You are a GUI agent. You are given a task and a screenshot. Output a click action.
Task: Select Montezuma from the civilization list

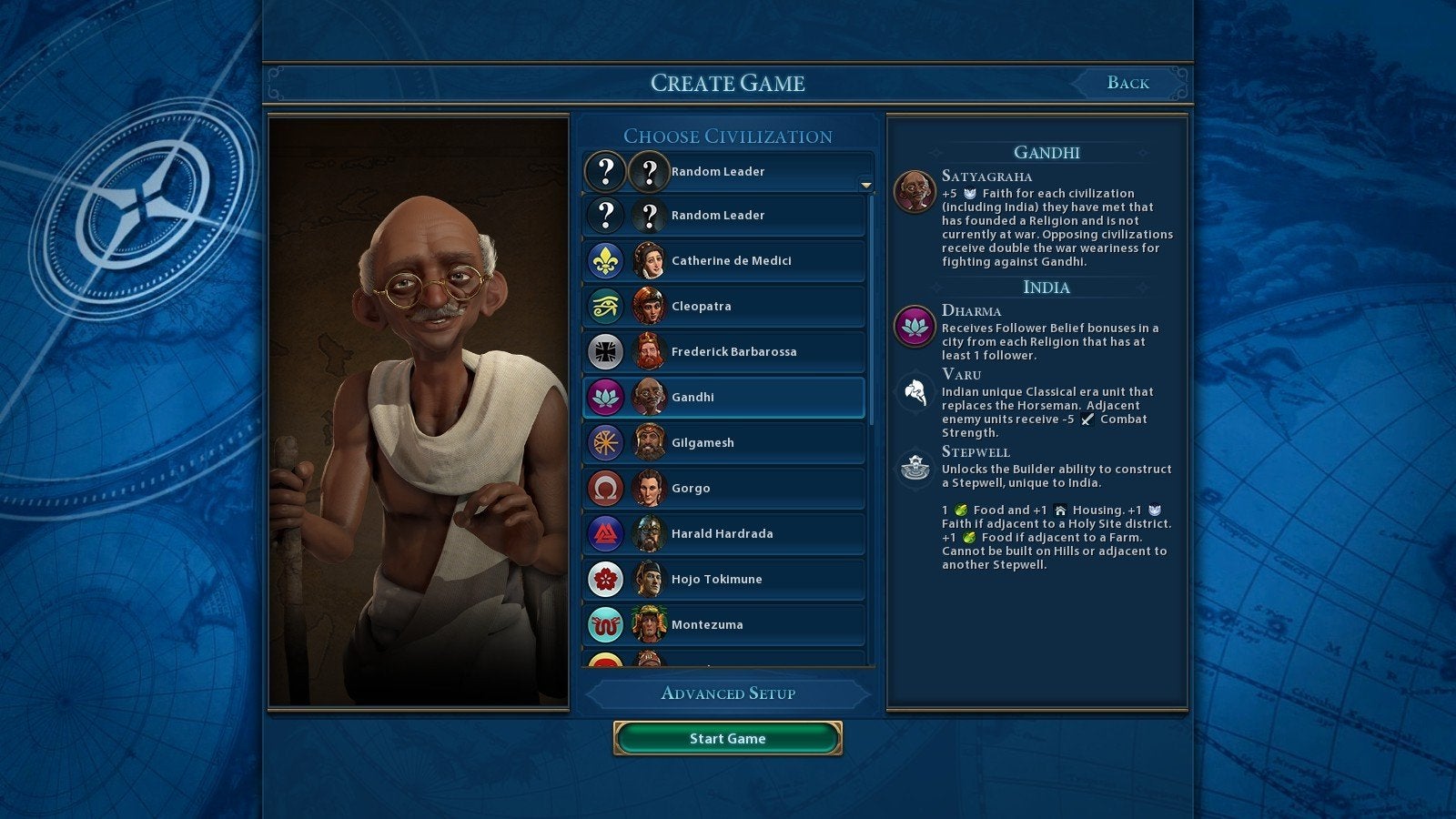[723, 625]
